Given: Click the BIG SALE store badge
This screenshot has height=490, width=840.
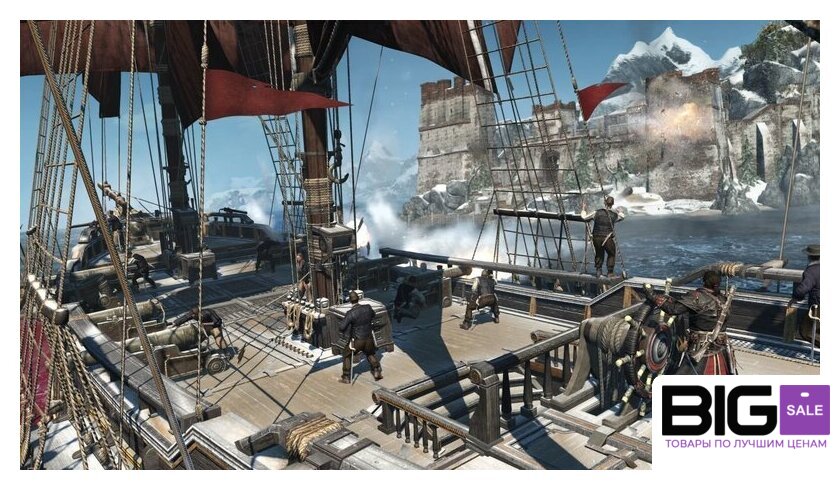Looking at the screenshot, I should pos(745,418).
